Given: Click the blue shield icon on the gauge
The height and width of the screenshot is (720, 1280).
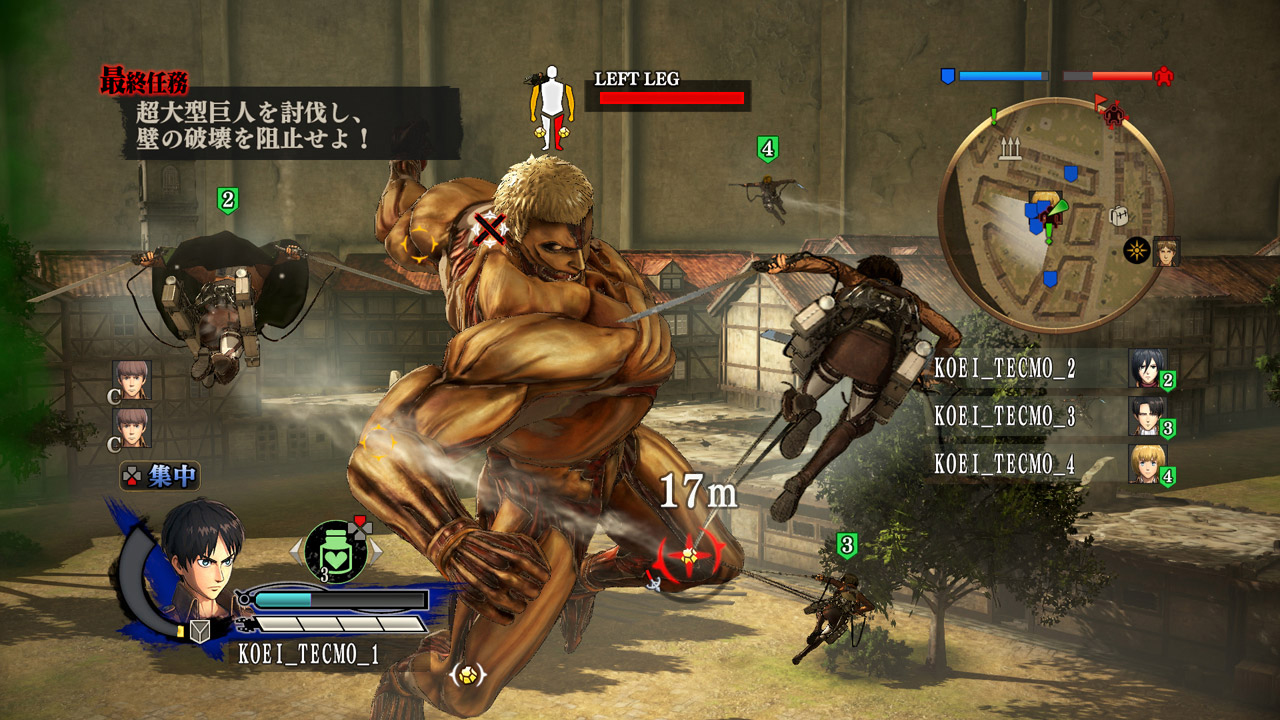Looking at the screenshot, I should point(948,76).
